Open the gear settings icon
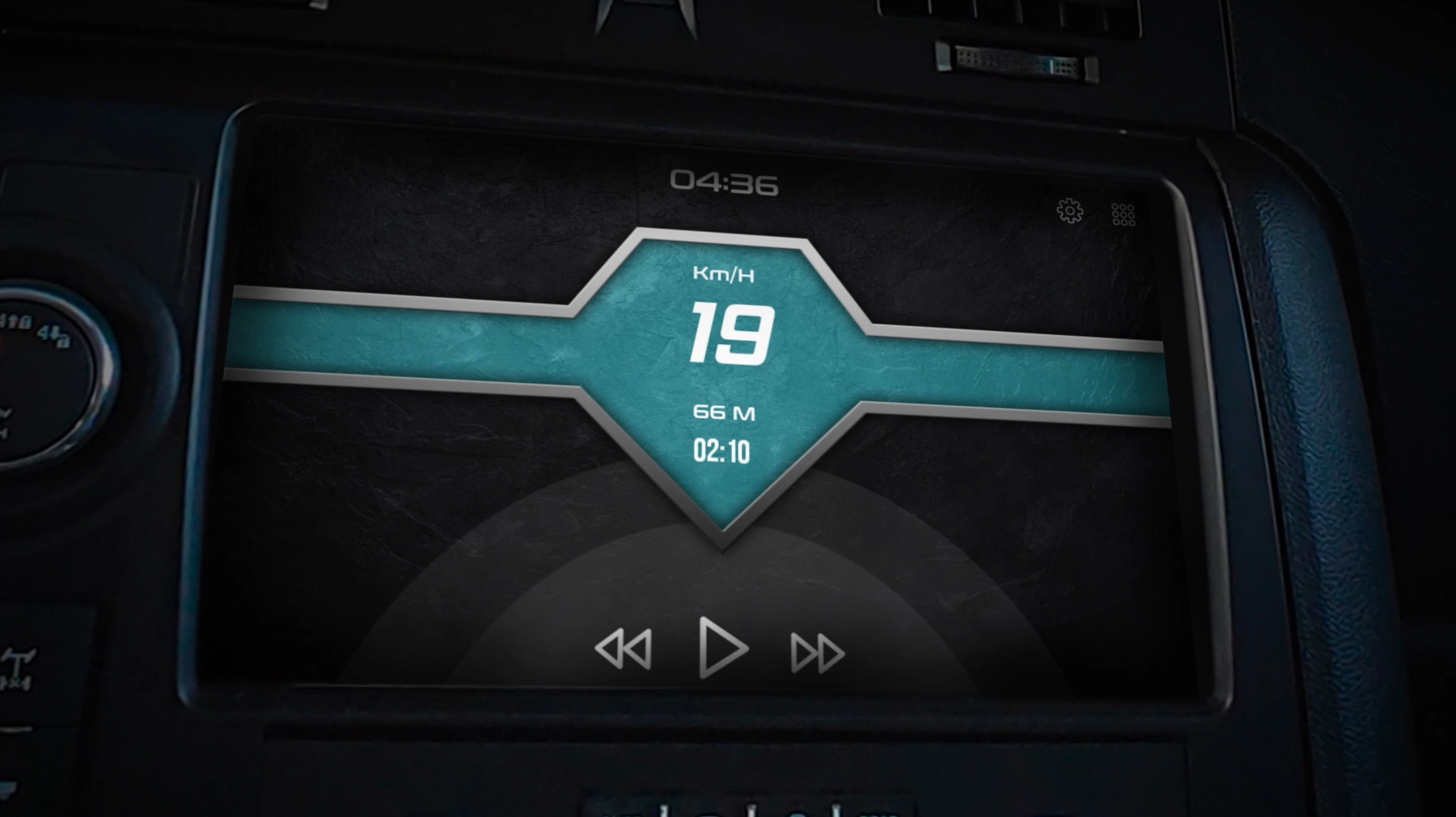1456x817 pixels. pyautogui.click(x=1070, y=211)
